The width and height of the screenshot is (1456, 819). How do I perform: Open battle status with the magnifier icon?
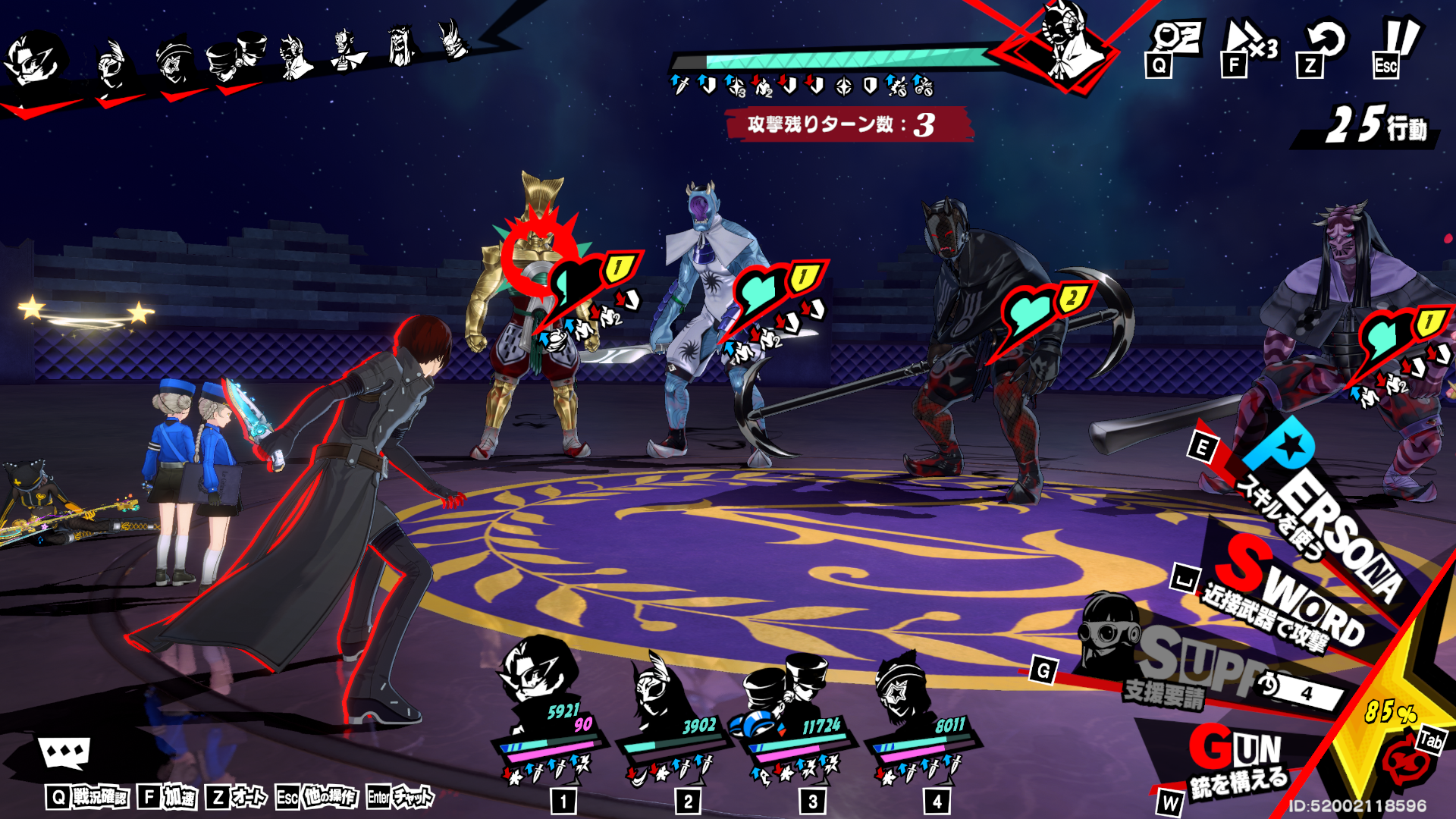pos(1174,45)
